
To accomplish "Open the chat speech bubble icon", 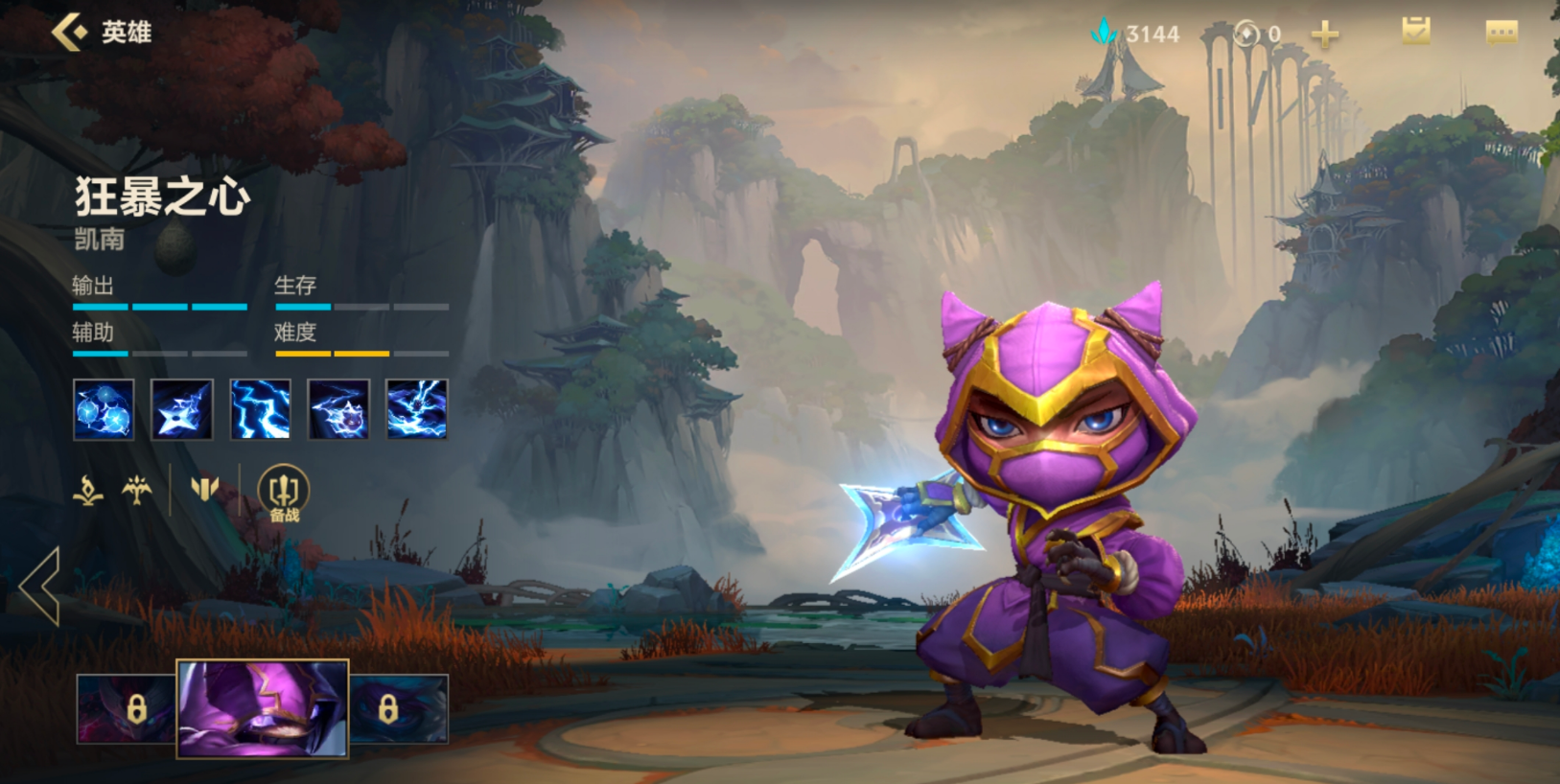I will pos(1501,34).
